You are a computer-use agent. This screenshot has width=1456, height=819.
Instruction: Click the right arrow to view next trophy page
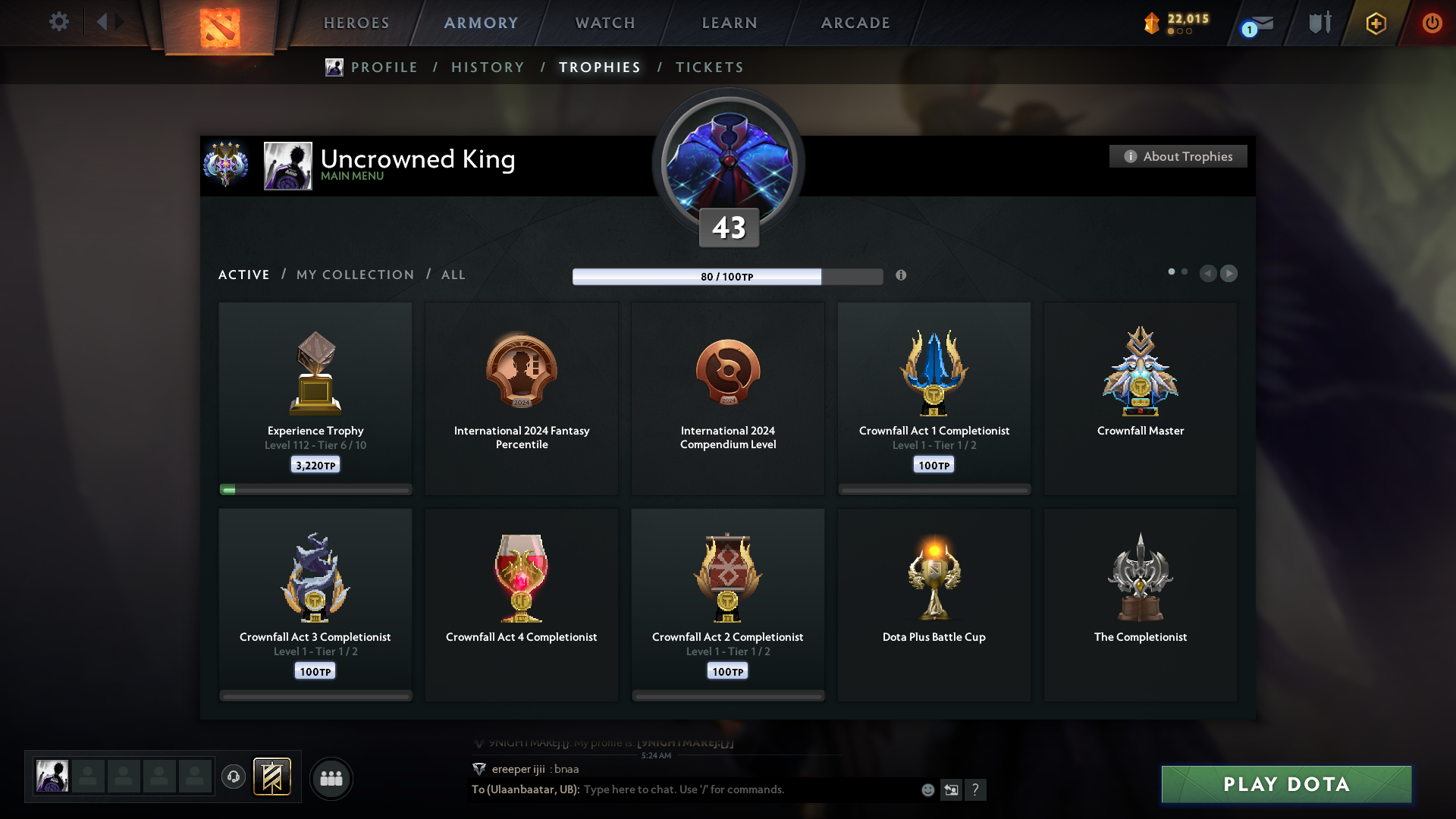pos(1229,273)
